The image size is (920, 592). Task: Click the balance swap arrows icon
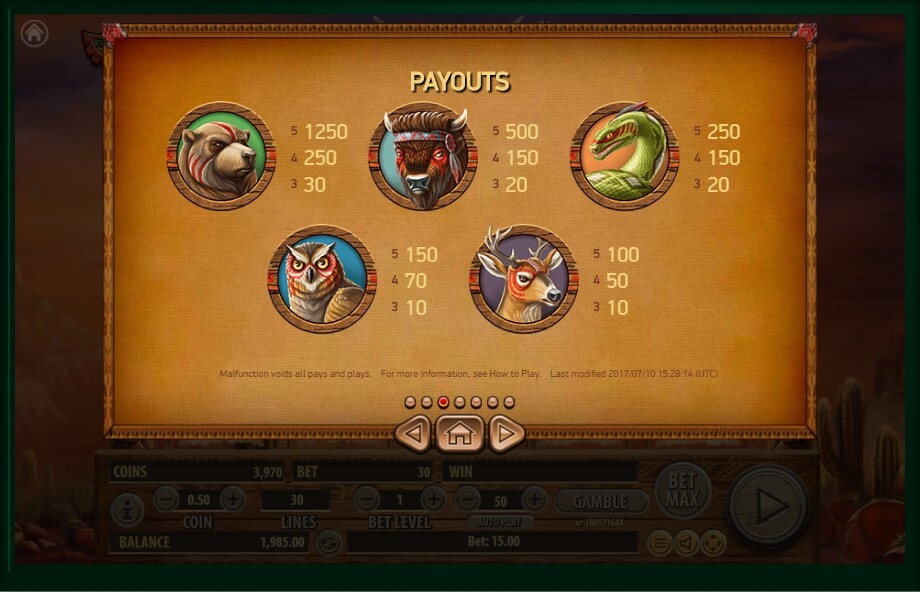(328, 543)
